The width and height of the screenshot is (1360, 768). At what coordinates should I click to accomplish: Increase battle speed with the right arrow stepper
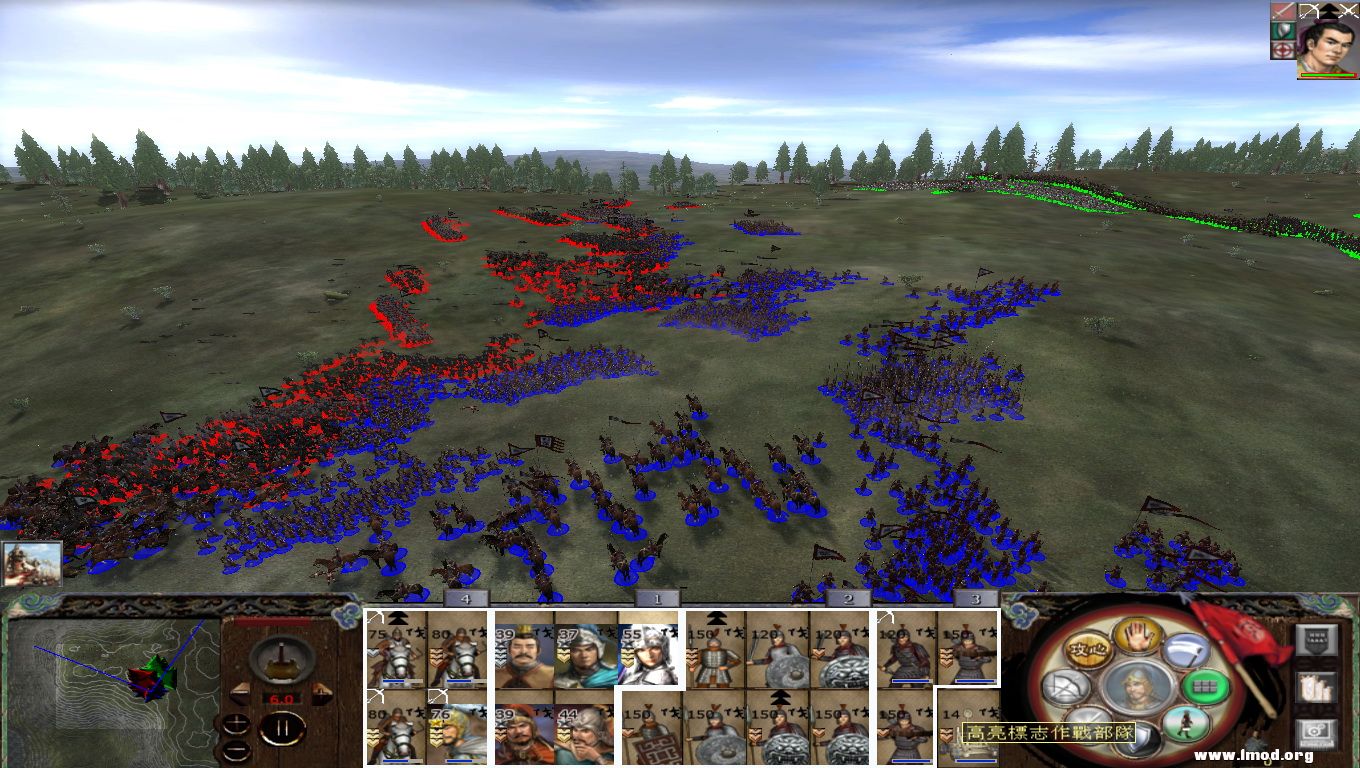(323, 694)
